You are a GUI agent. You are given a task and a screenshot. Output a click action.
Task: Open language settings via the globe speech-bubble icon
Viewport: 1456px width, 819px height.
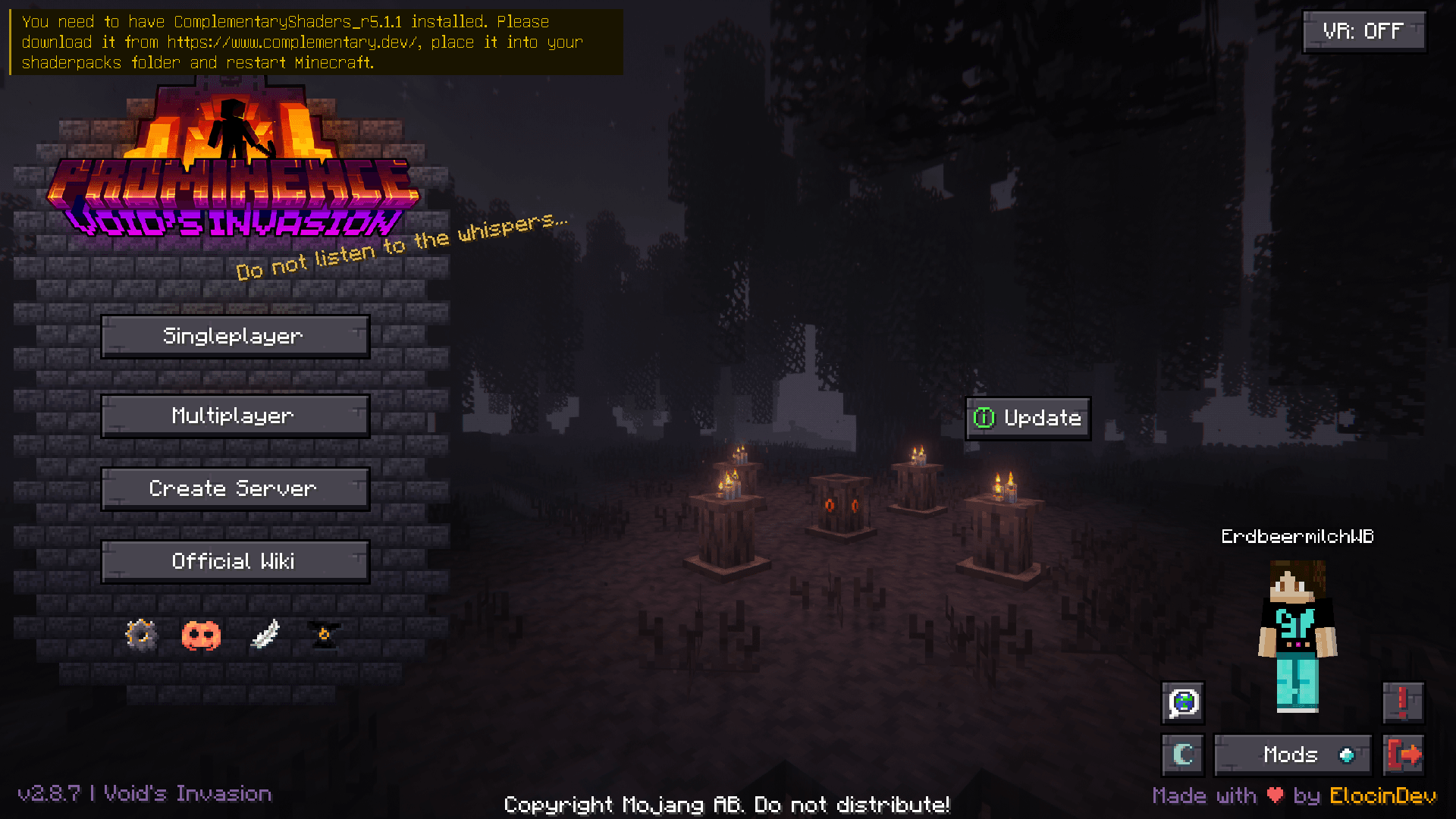[1182, 703]
